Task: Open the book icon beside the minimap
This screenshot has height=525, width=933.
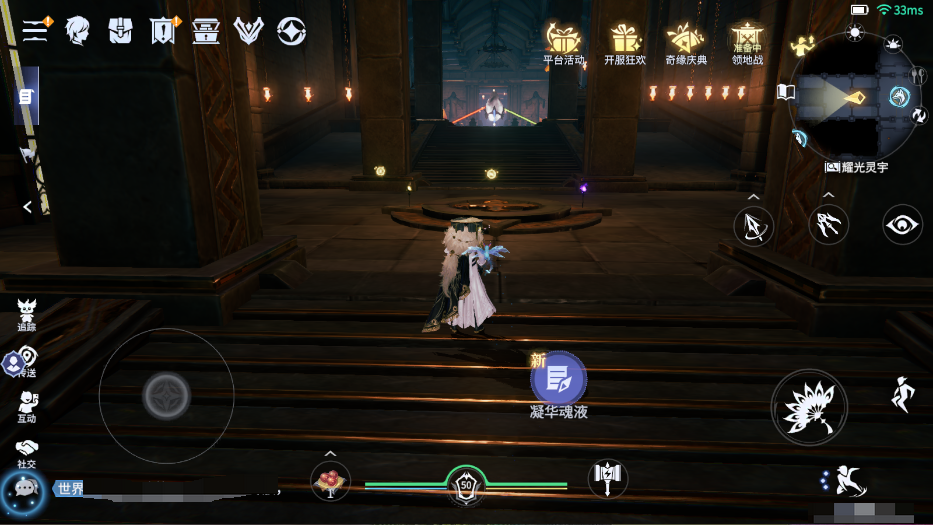Action: [x=786, y=93]
